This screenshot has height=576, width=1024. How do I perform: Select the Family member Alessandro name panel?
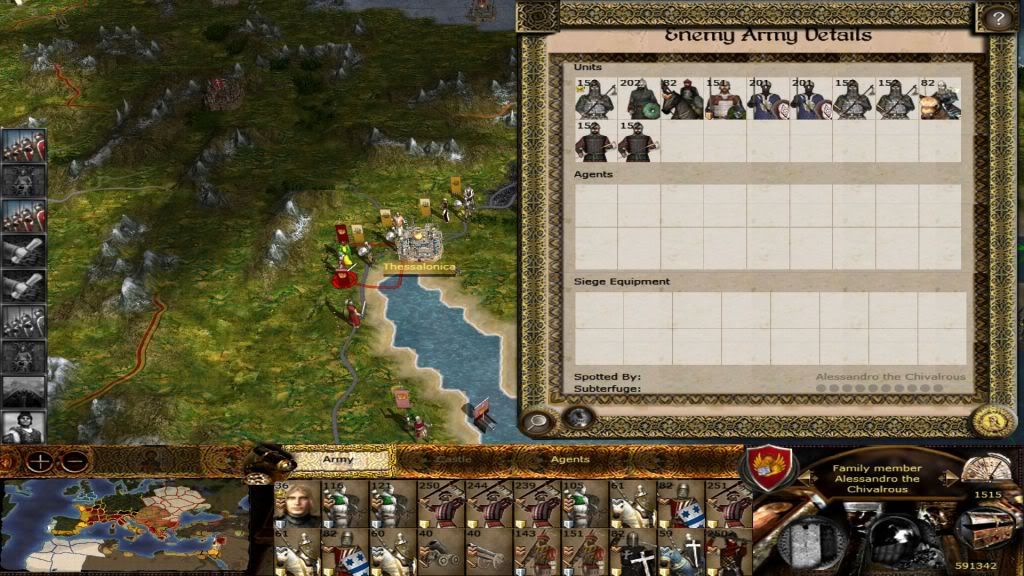(x=876, y=479)
